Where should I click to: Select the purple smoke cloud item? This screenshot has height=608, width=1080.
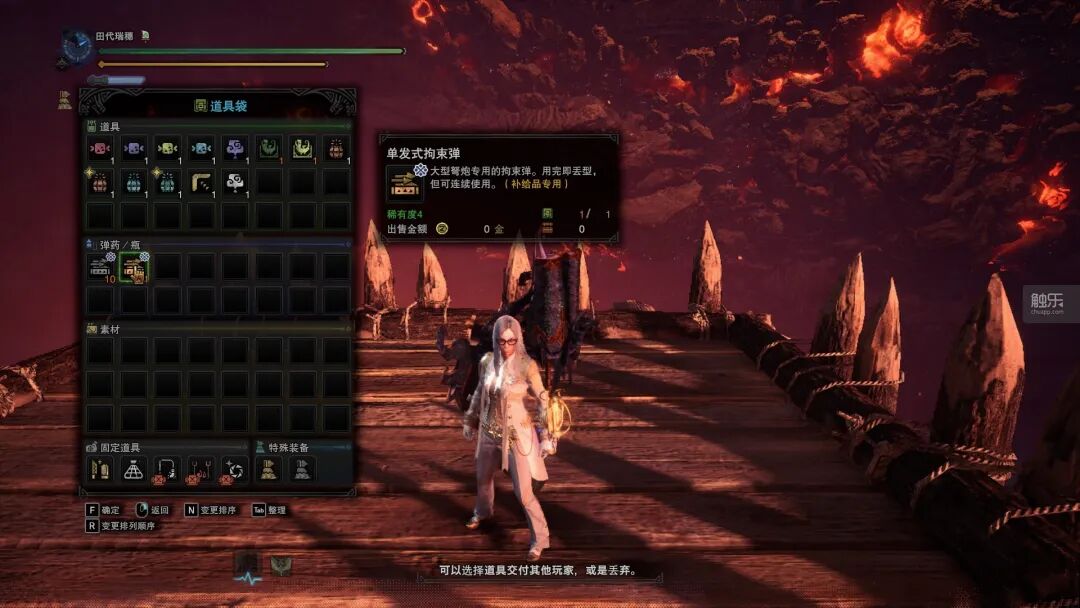[x=235, y=148]
